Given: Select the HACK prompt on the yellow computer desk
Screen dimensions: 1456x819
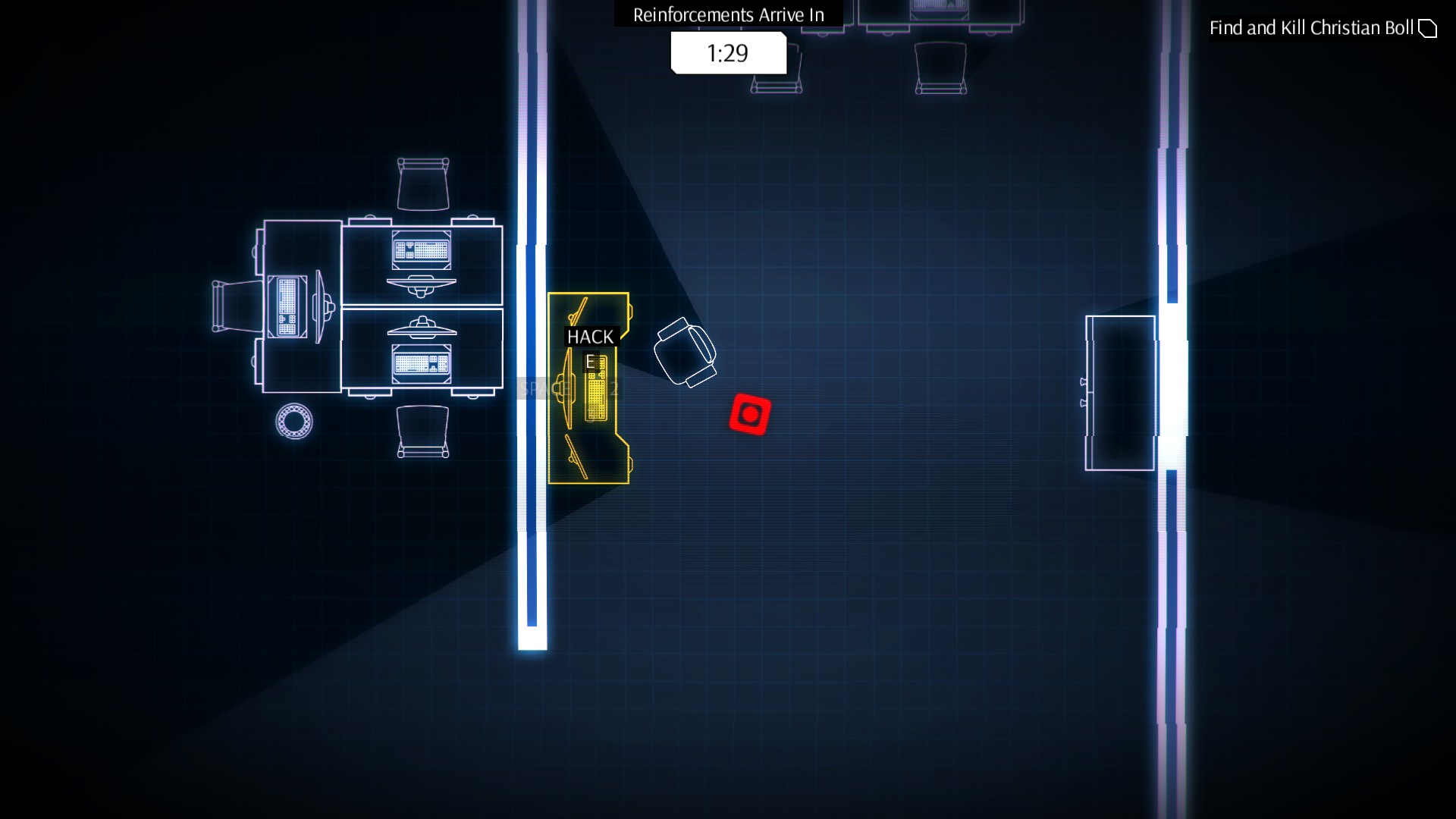Looking at the screenshot, I should [590, 336].
